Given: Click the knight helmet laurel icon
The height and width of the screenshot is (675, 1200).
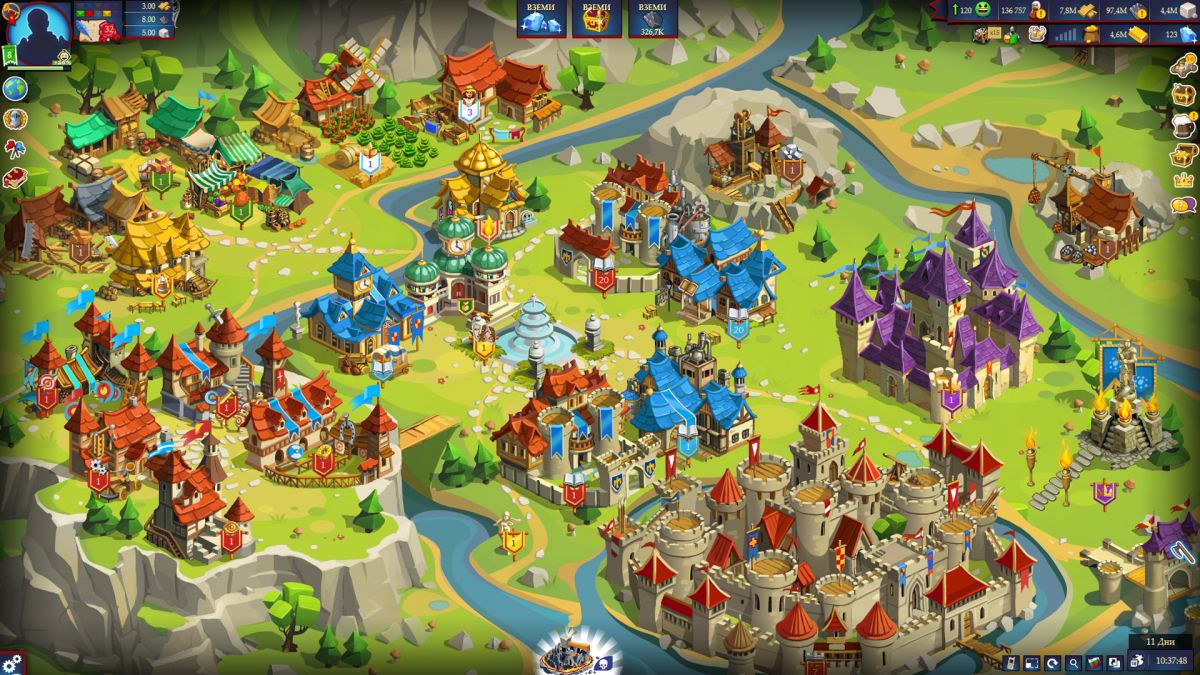Looking at the screenshot, I should (x=15, y=120).
